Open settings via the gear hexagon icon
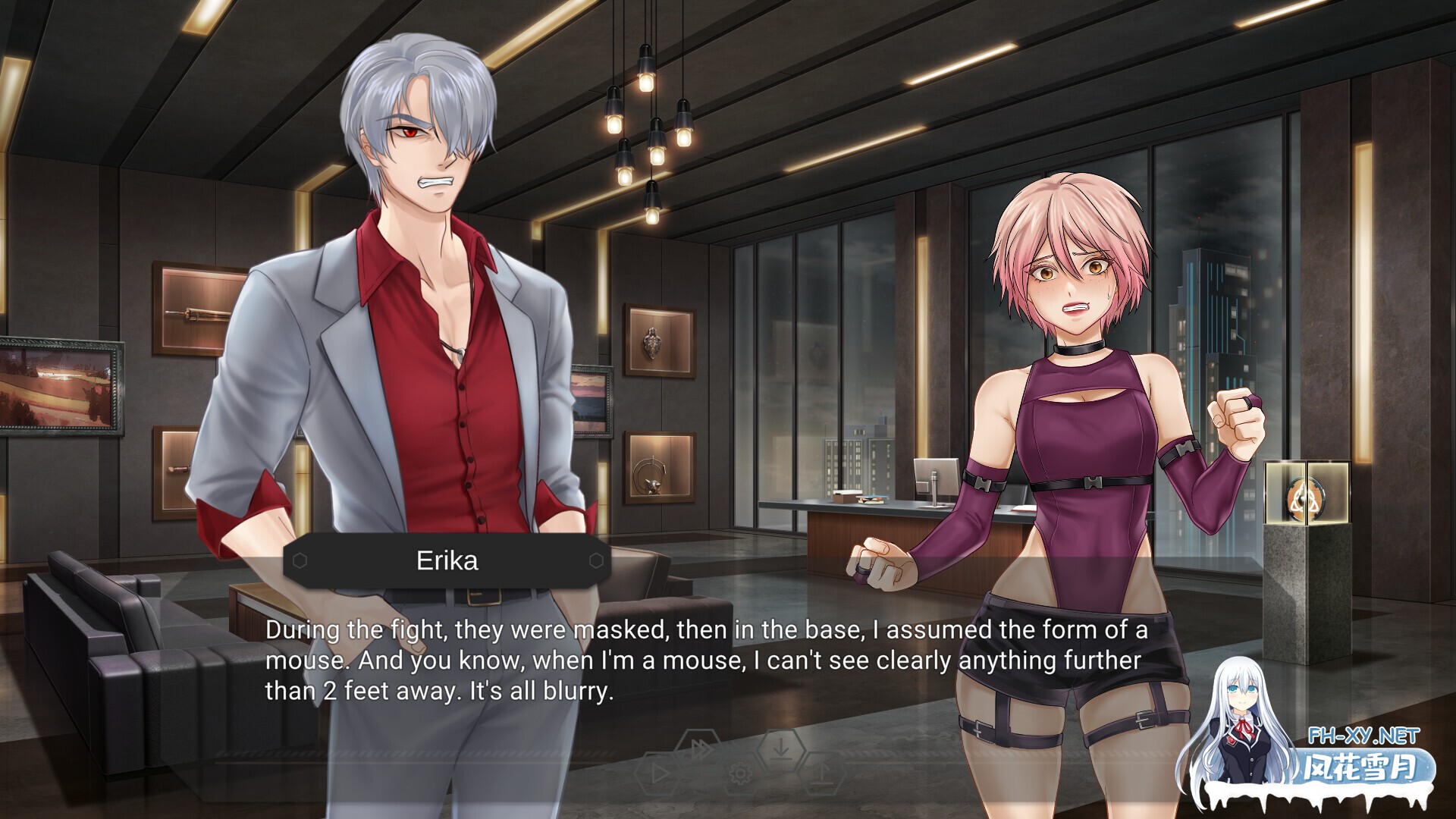The image size is (1456, 819). click(740, 773)
